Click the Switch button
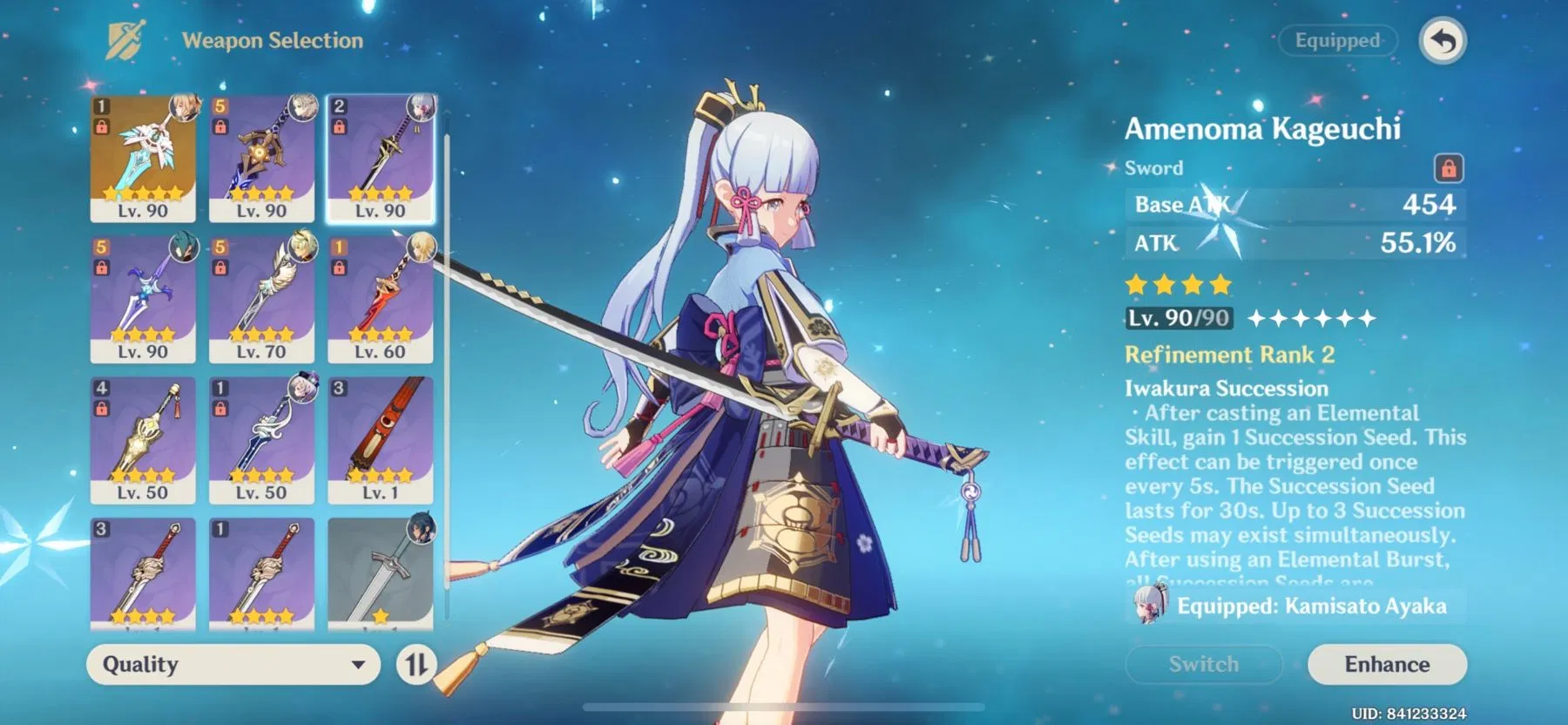 coord(1202,663)
